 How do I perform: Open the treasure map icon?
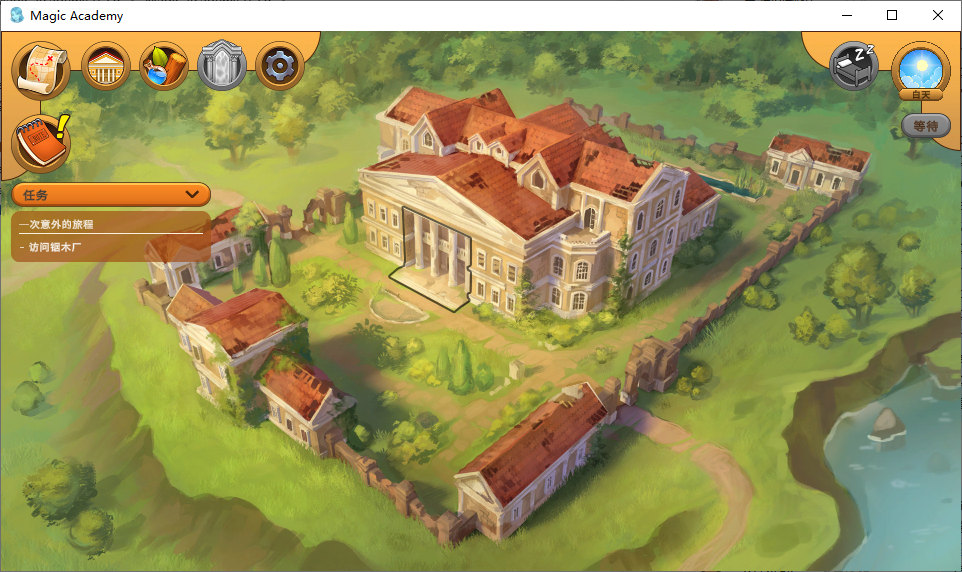[x=41, y=68]
